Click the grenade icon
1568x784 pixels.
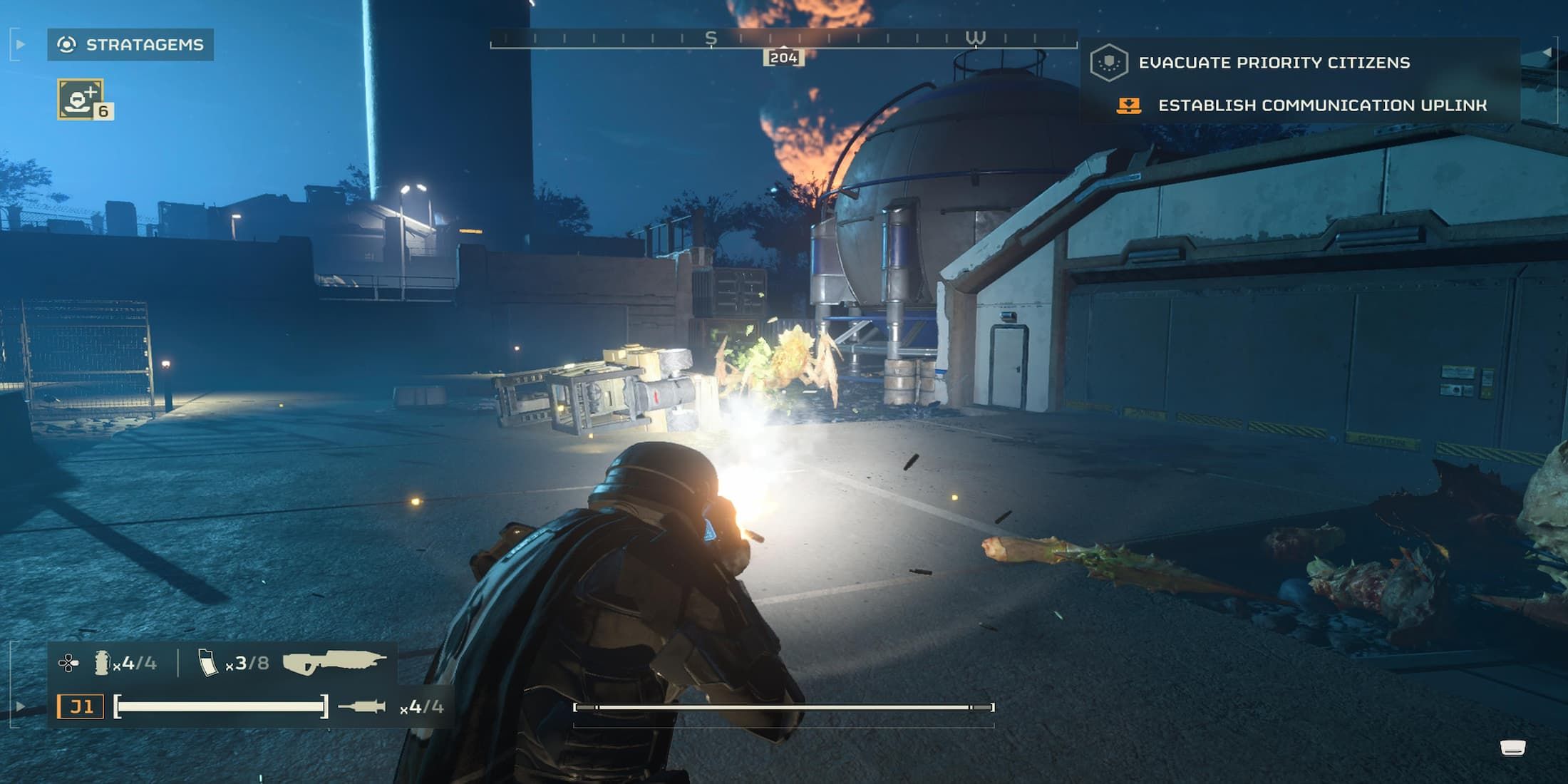point(102,663)
